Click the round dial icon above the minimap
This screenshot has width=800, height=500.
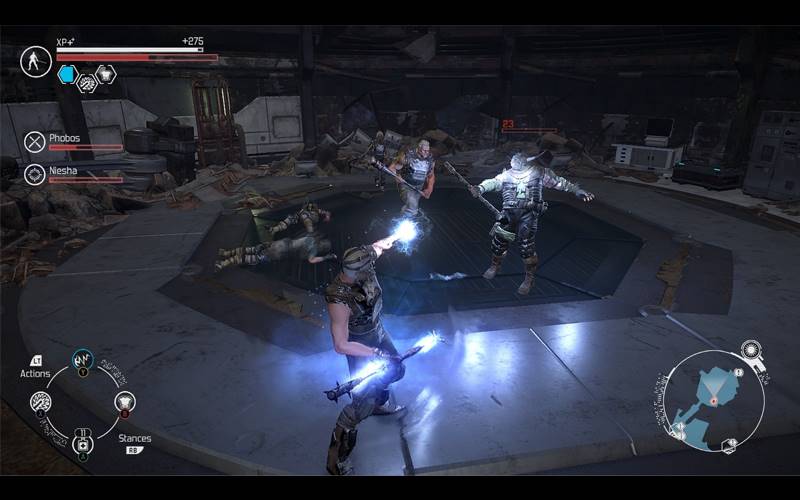point(751,350)
